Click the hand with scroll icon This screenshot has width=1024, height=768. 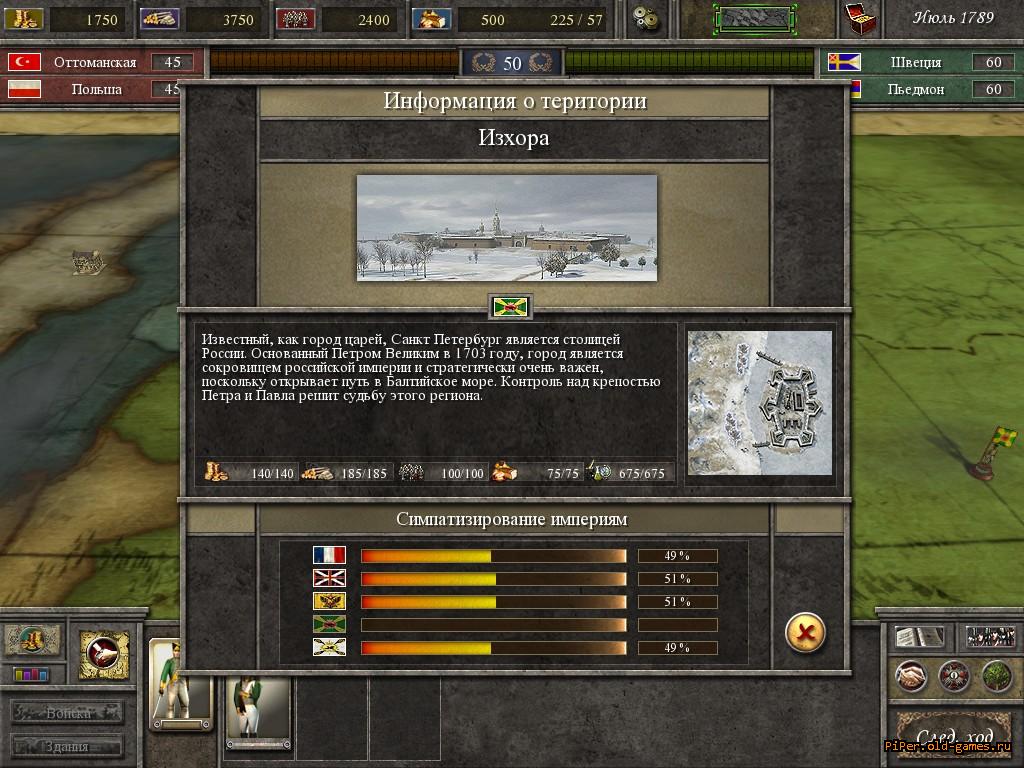coord(104,654)
